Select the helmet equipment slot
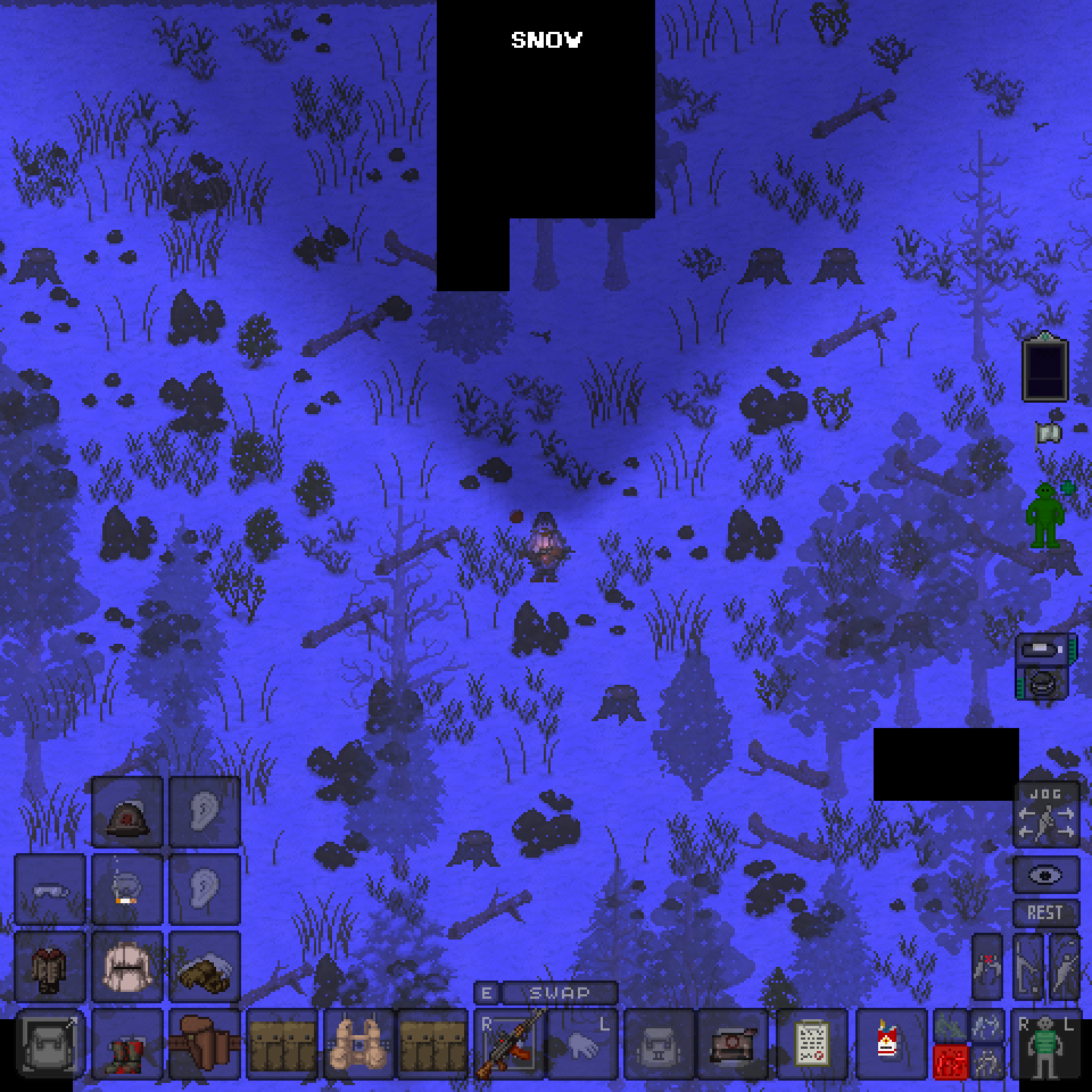The height and width of the screenshot is (1092, 1092). [127, 813]
